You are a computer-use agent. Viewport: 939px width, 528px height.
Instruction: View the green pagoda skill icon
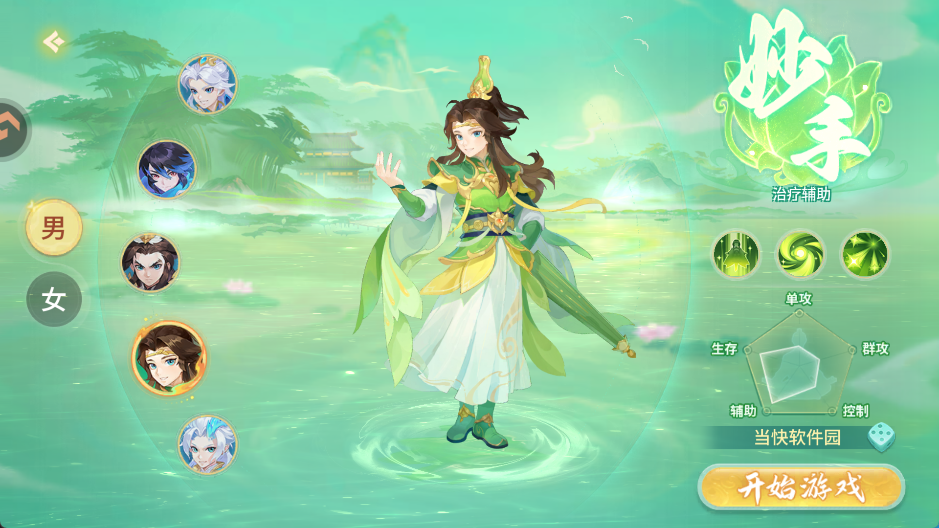[738, 254]
